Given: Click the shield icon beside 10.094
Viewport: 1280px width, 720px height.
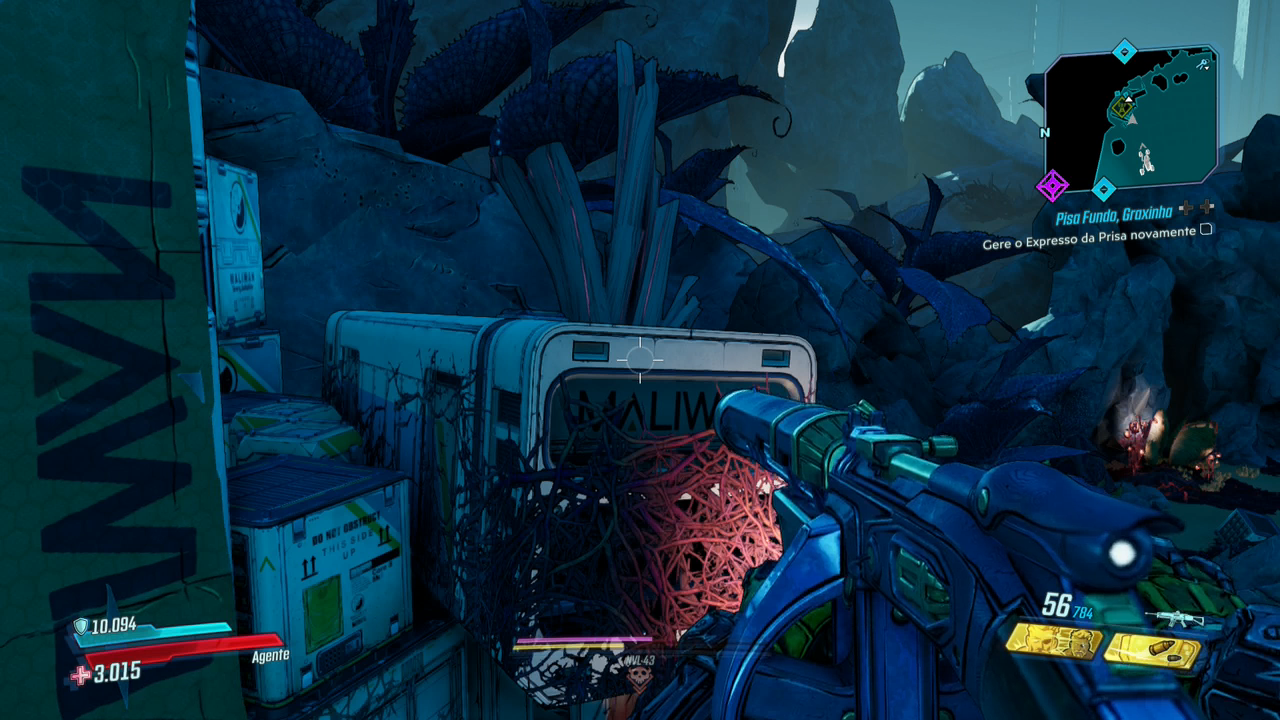Looking at the screenshot, I should (81, 626).
